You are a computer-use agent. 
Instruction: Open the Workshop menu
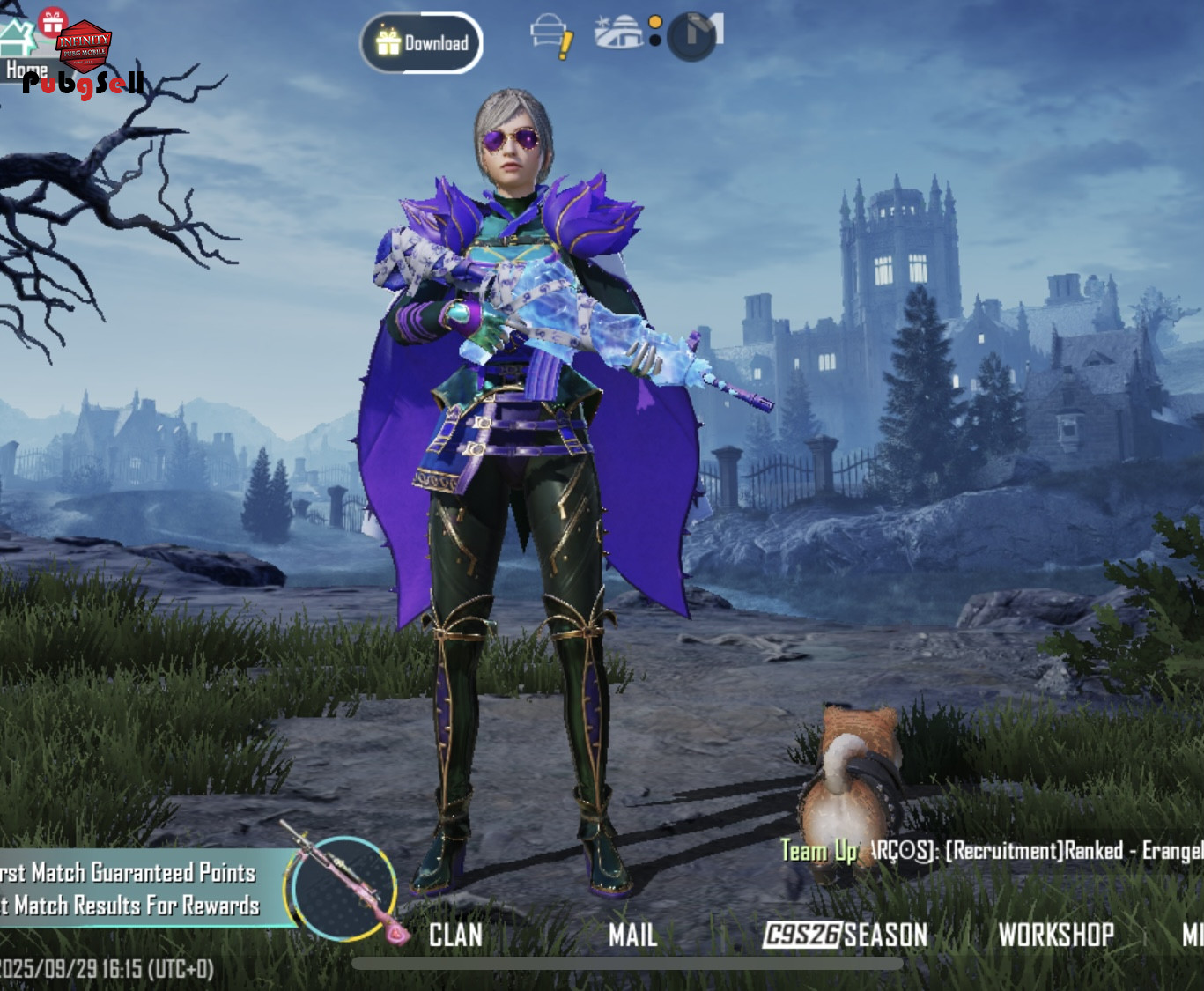[x=1055, y=935]
